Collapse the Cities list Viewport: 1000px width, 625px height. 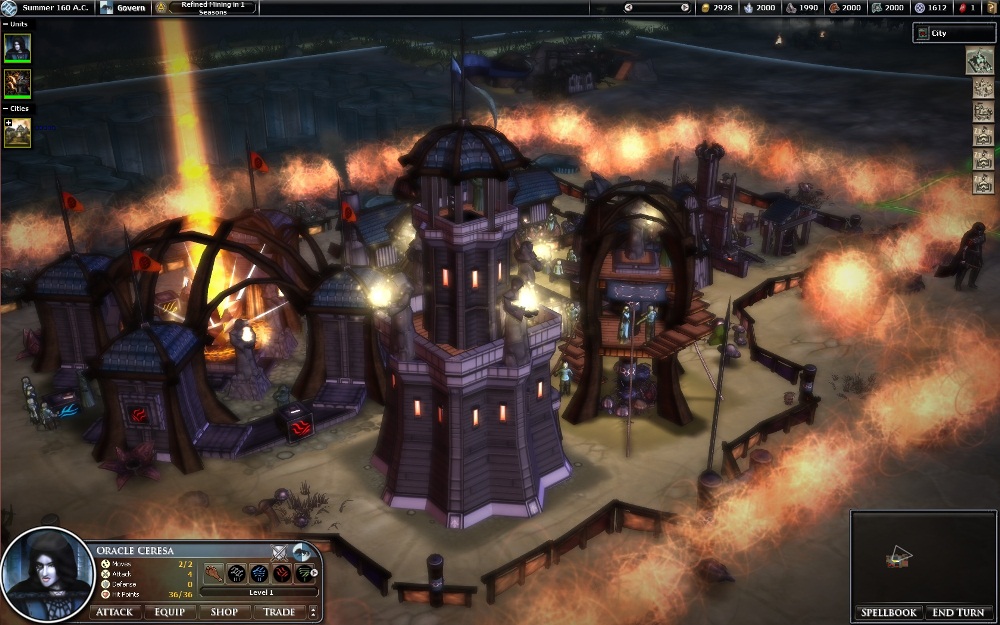7,108
